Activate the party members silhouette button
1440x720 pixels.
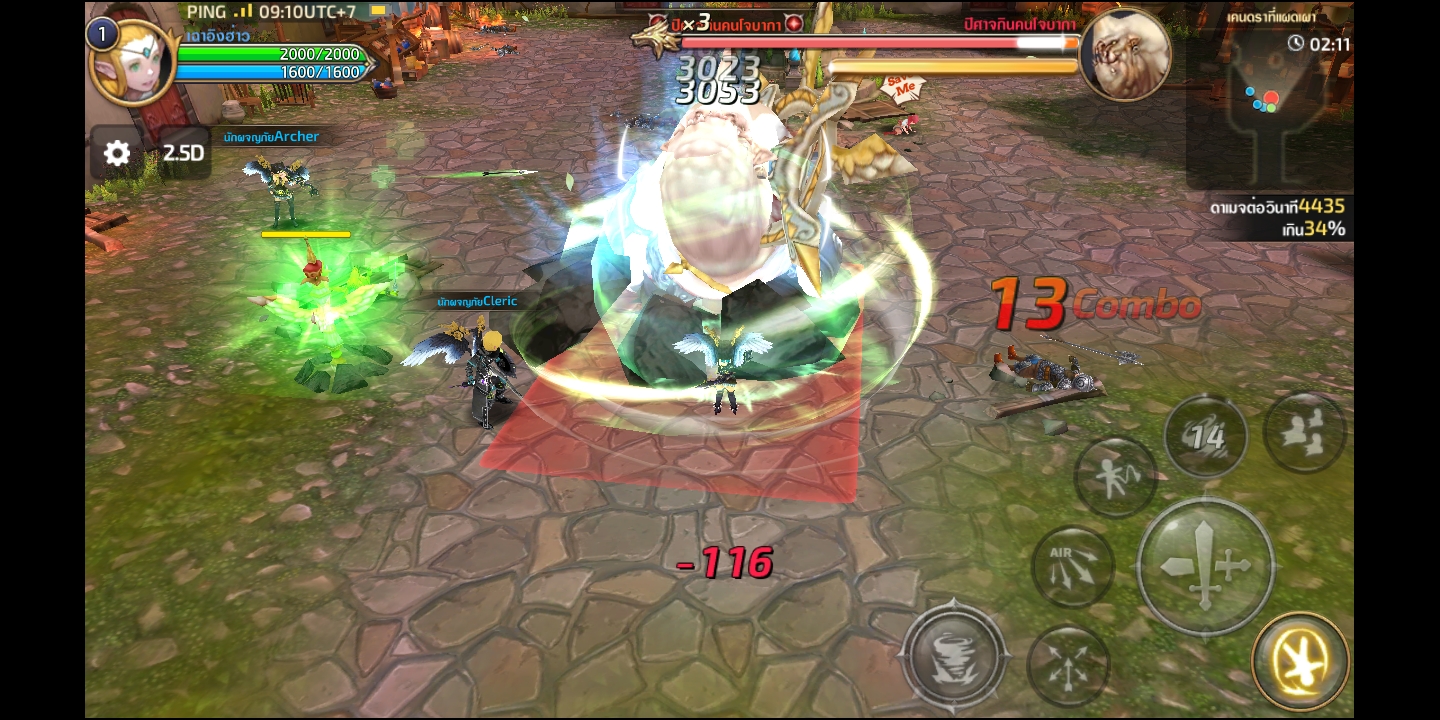1304,431
